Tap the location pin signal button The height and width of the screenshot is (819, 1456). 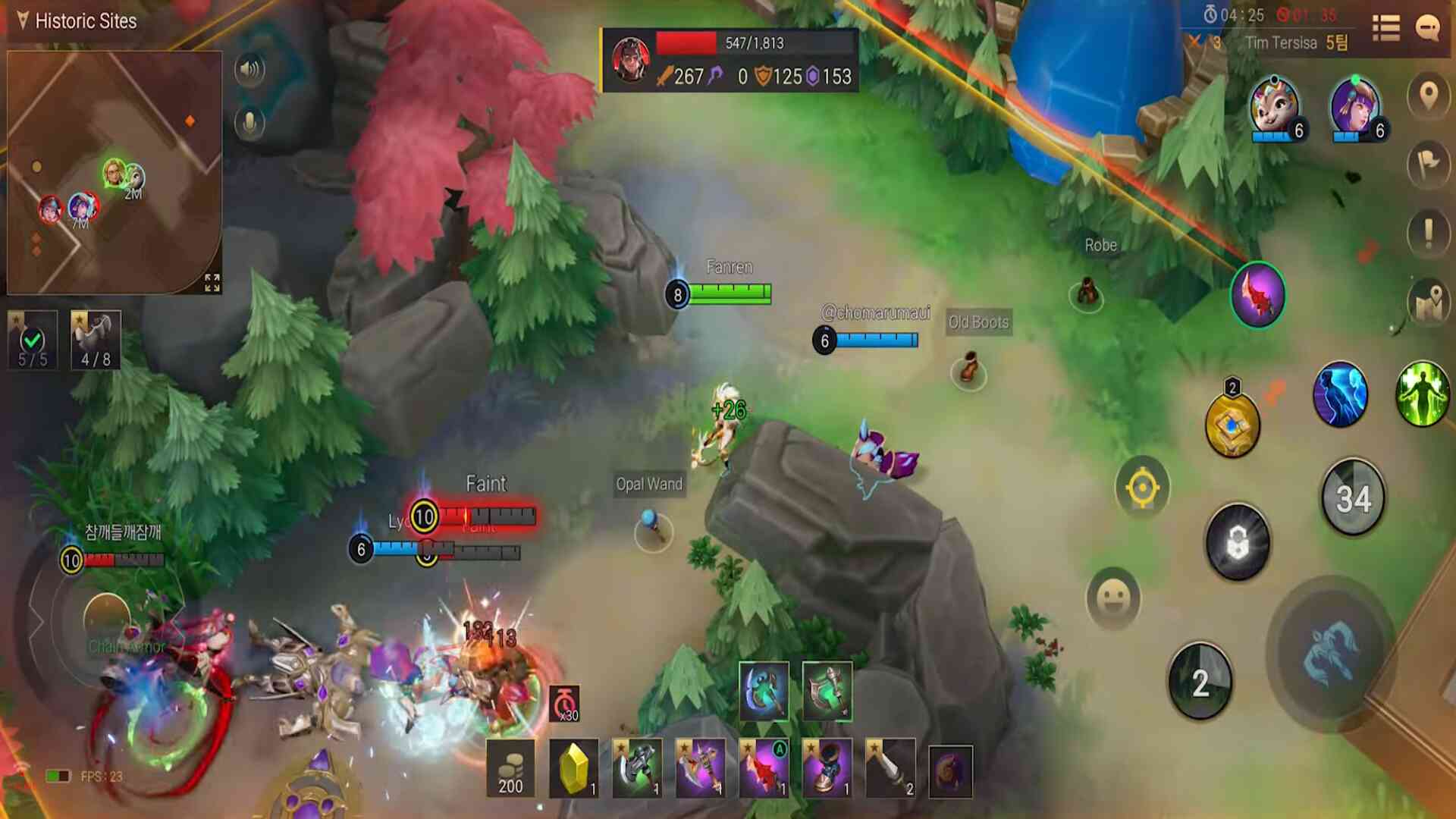1429,96
